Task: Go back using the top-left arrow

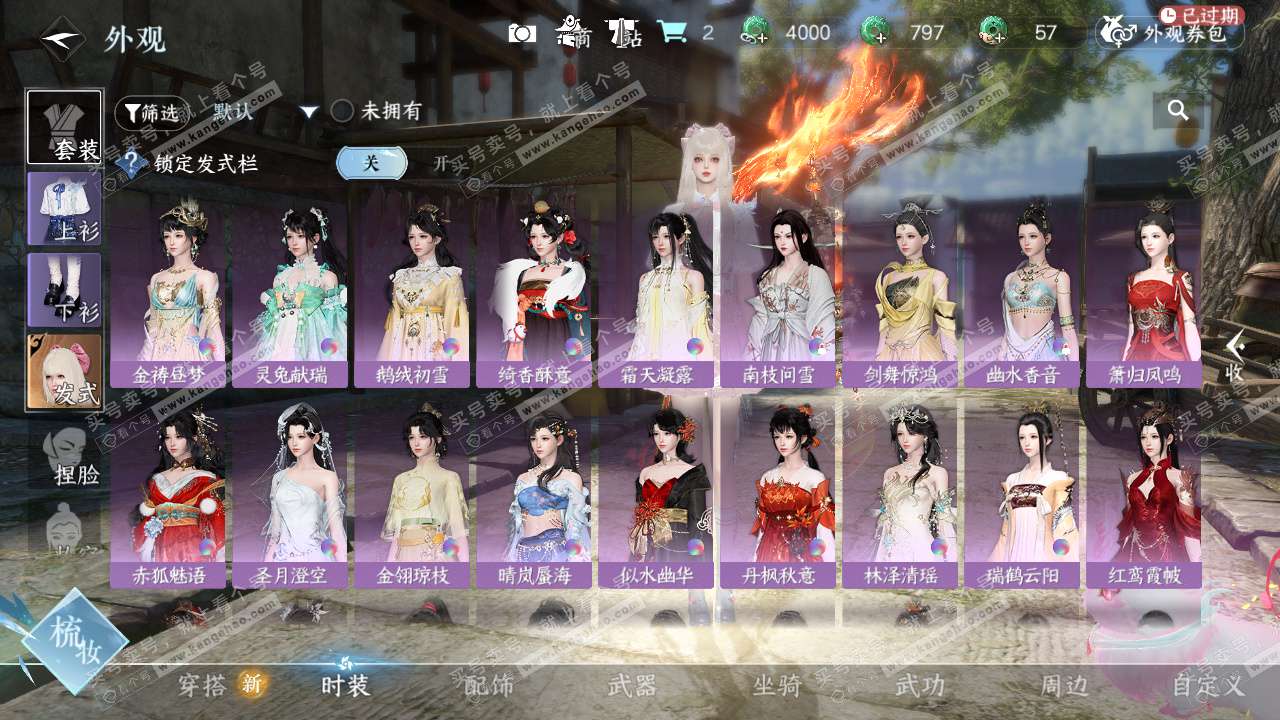Action: [x=61, y=38]
